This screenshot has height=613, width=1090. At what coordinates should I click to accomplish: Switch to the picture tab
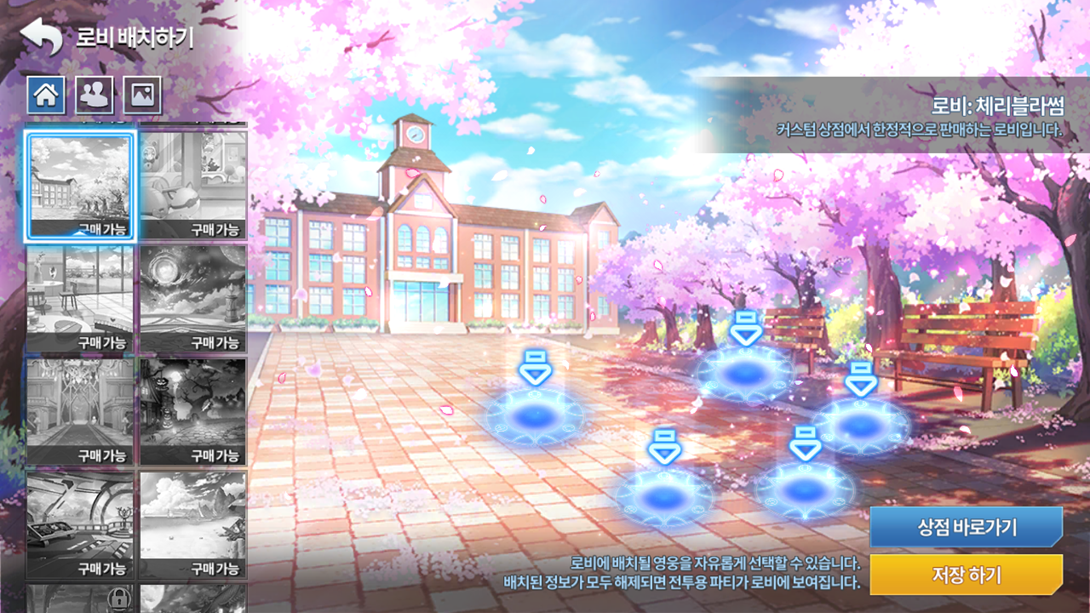pos(142,95)
